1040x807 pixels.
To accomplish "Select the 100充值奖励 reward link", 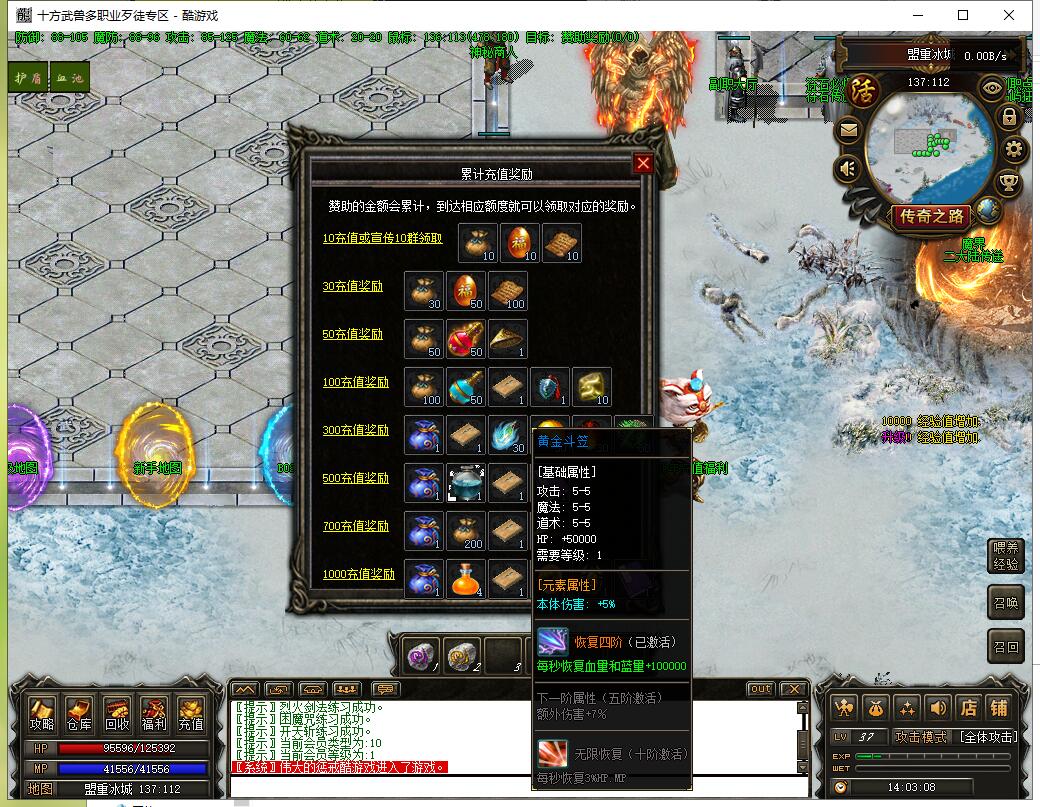I will [x=355, y=382].
